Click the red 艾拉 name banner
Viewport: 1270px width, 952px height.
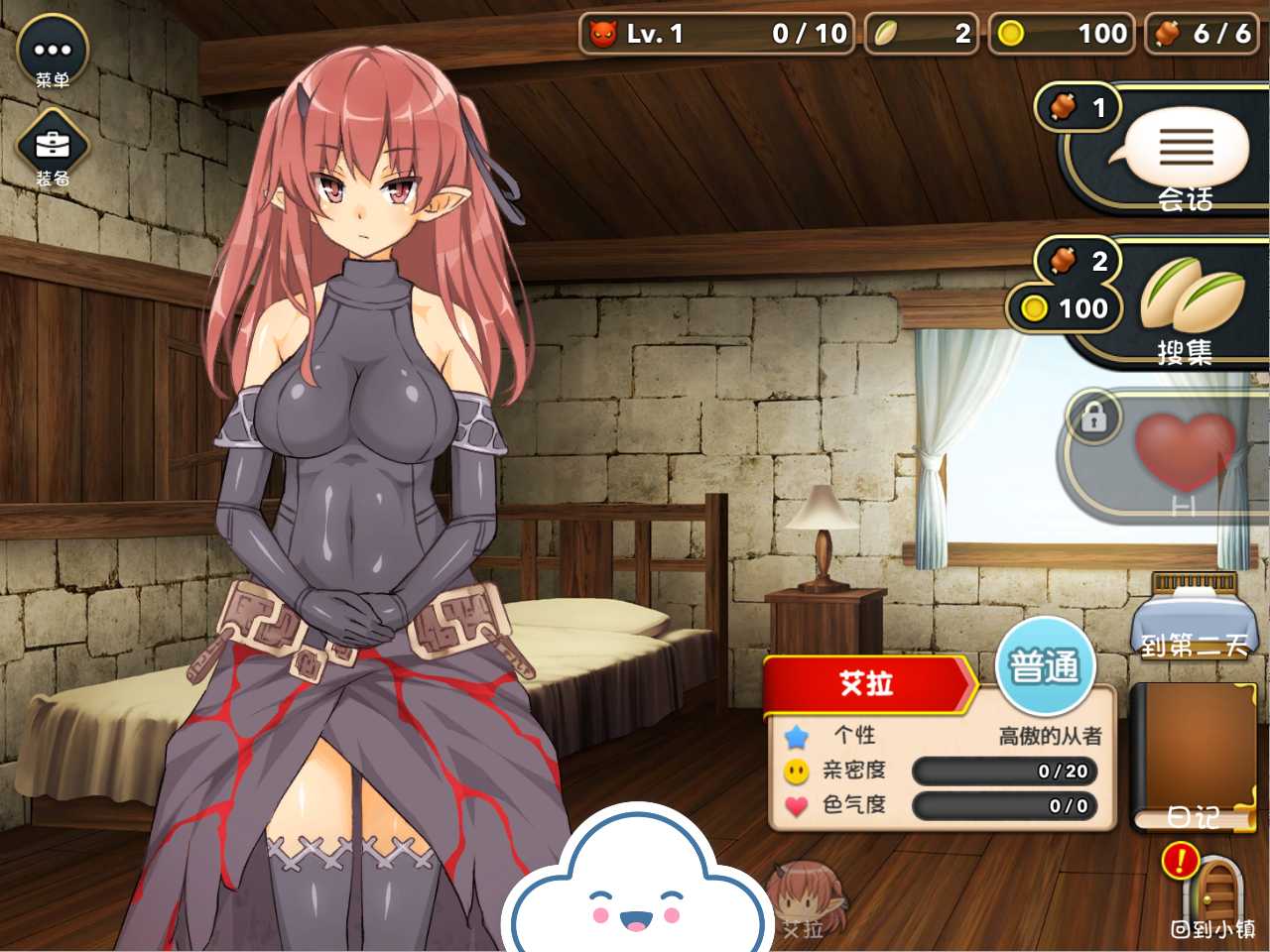tap(866, 683)
